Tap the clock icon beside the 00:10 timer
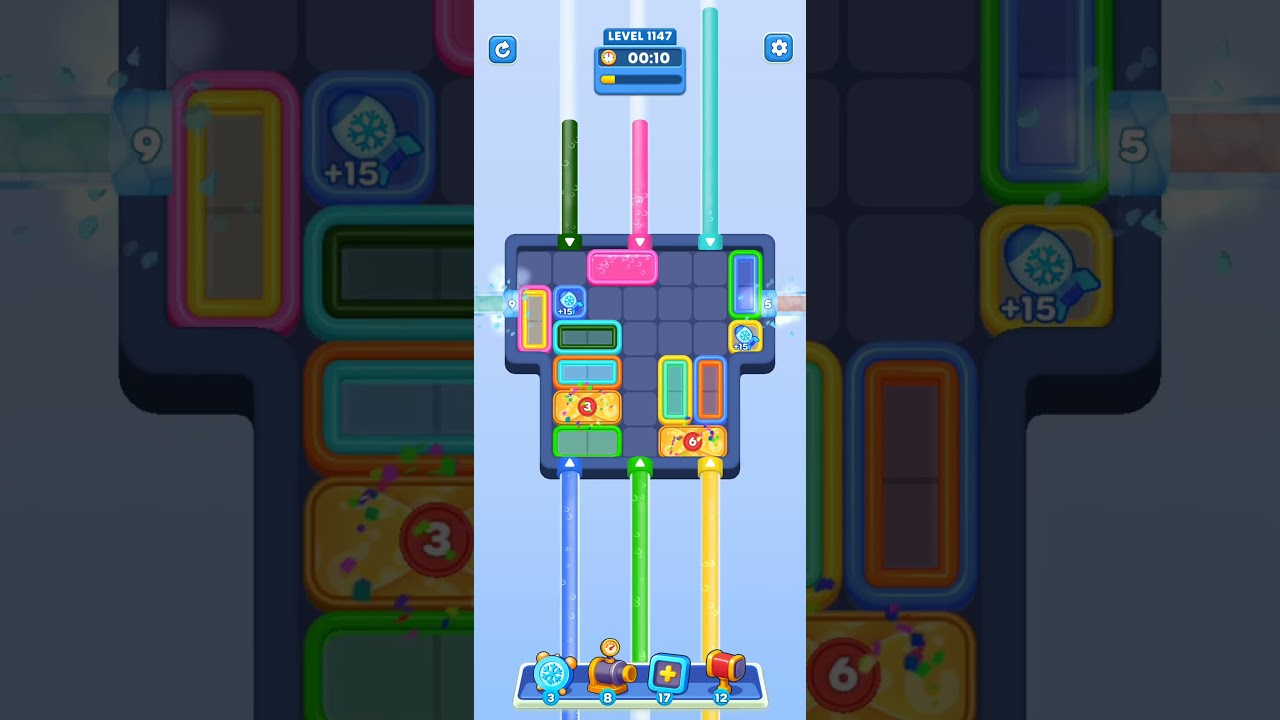This screenshot has height=720, width=1280. [607, 58]
